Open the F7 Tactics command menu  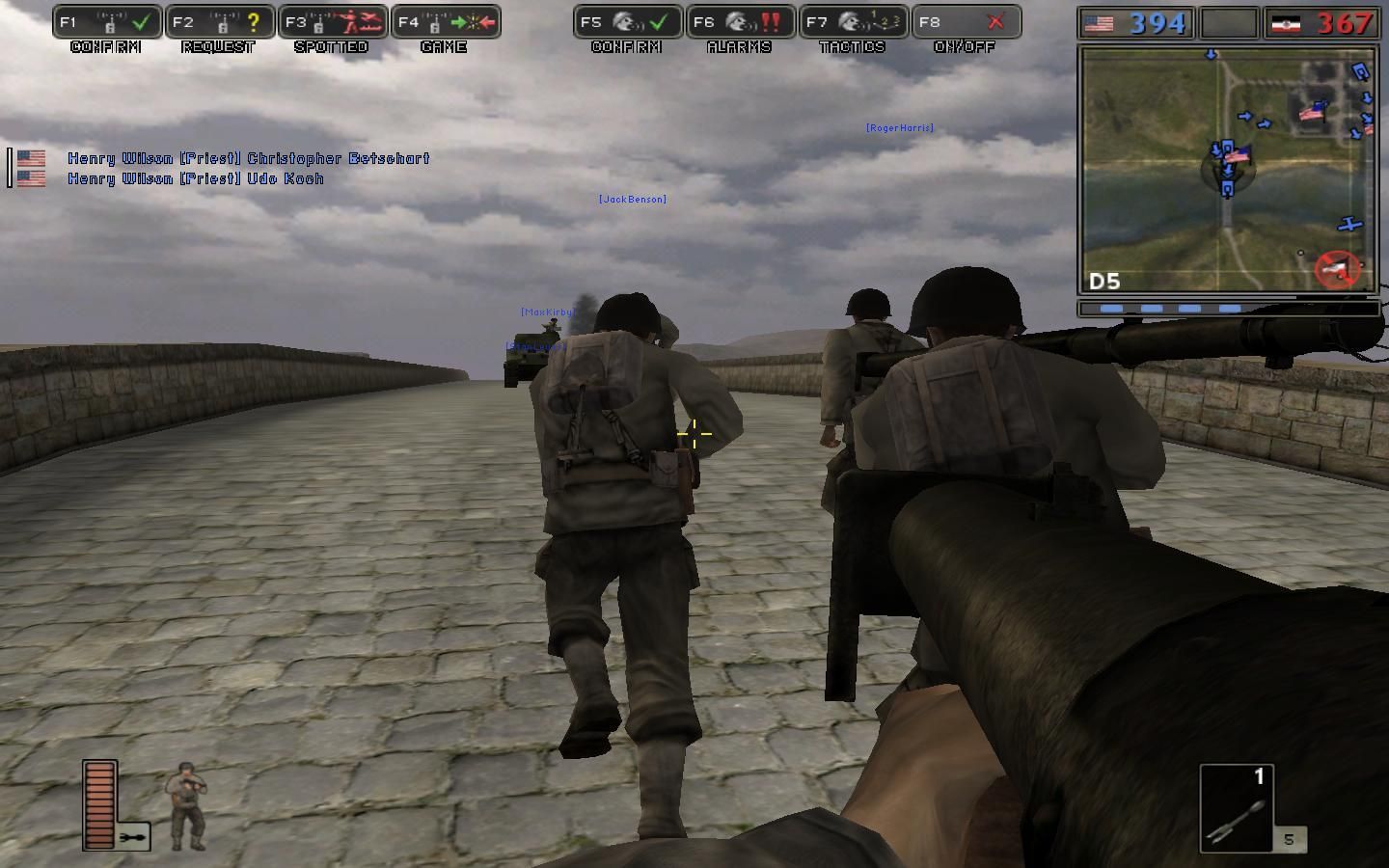854,22
